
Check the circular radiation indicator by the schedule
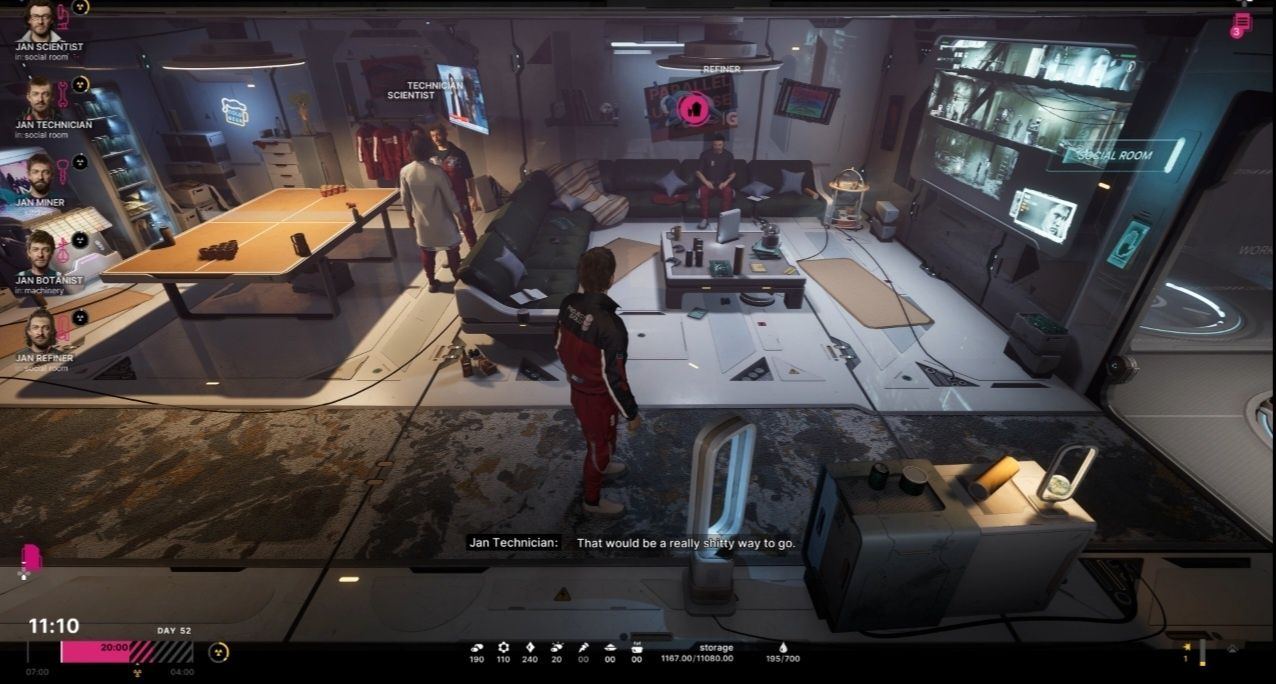click(x=219, y=652)
